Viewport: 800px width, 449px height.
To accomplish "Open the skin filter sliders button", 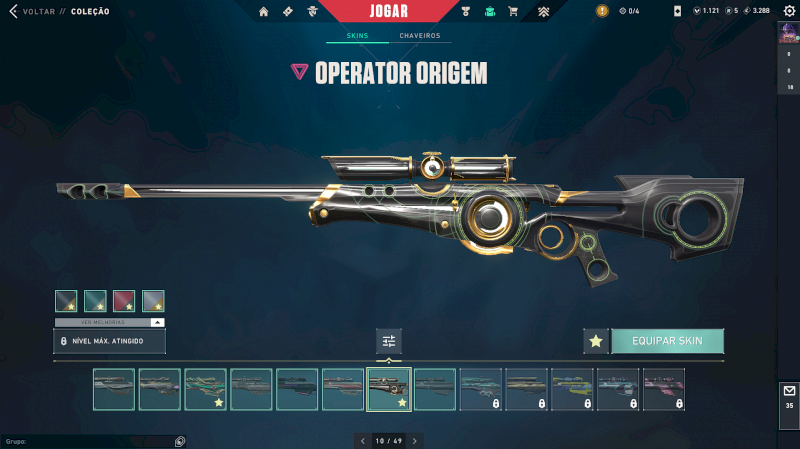I will tap(389, 341).
